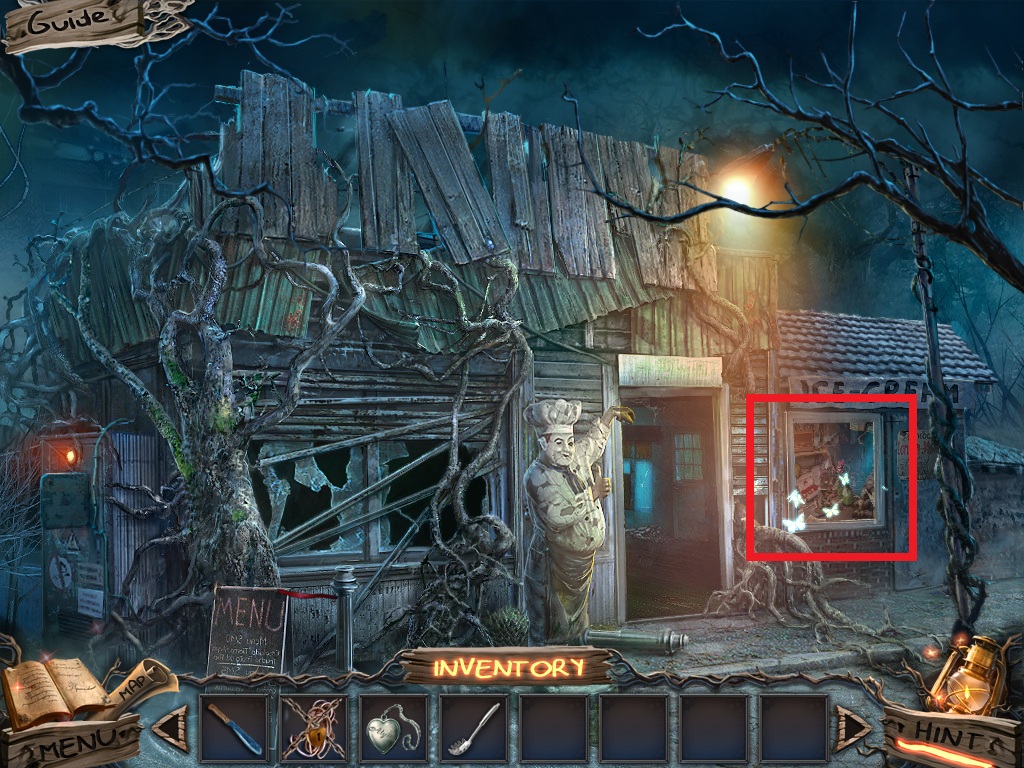Click the Inventory label plank
The width and height of the screenshot is (1024, 768).
[508, 668]
